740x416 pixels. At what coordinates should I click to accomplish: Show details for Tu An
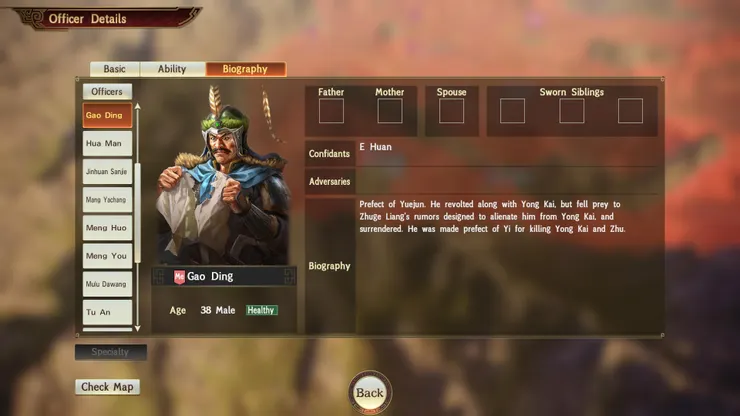(107, 312)
